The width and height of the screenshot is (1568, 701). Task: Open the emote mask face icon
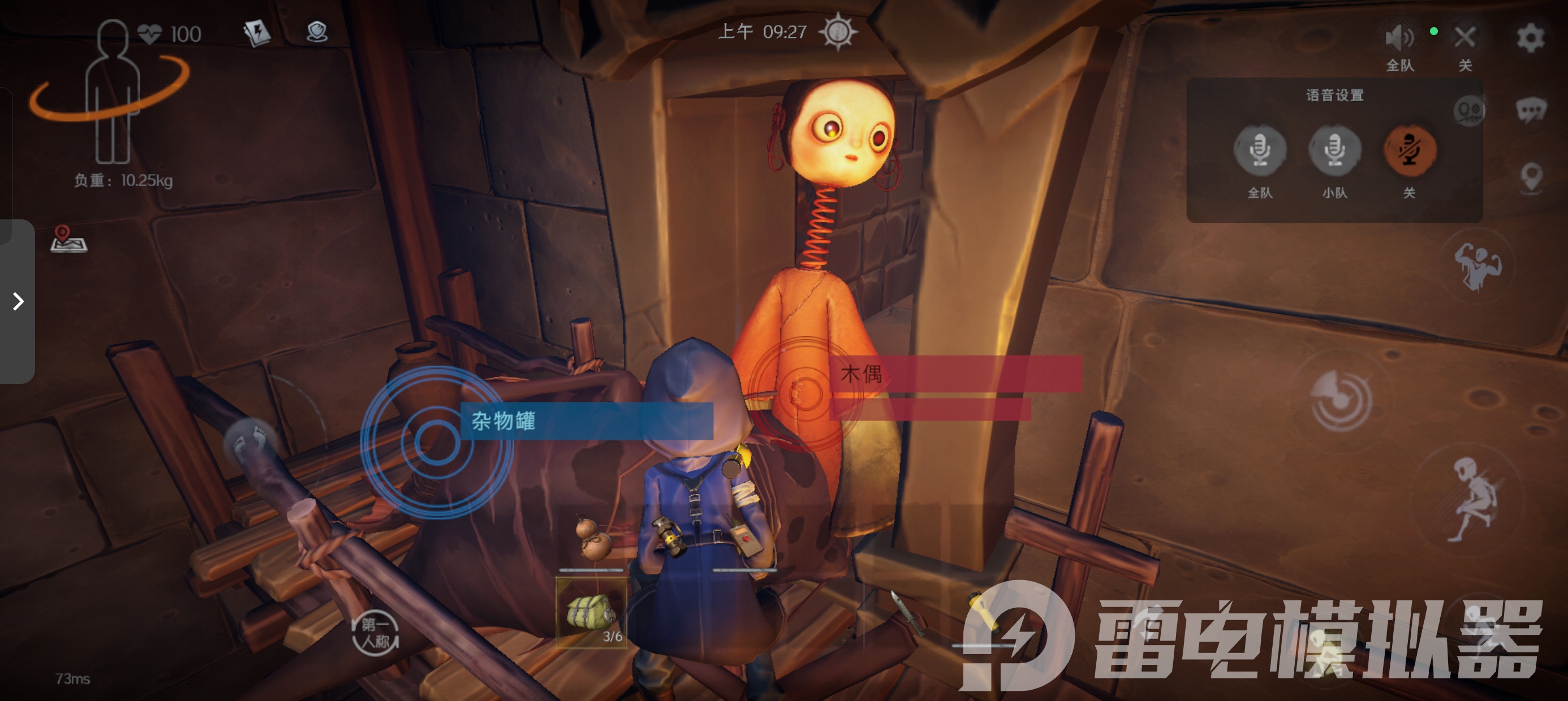pyautogui.click(x=1470, y=111)
